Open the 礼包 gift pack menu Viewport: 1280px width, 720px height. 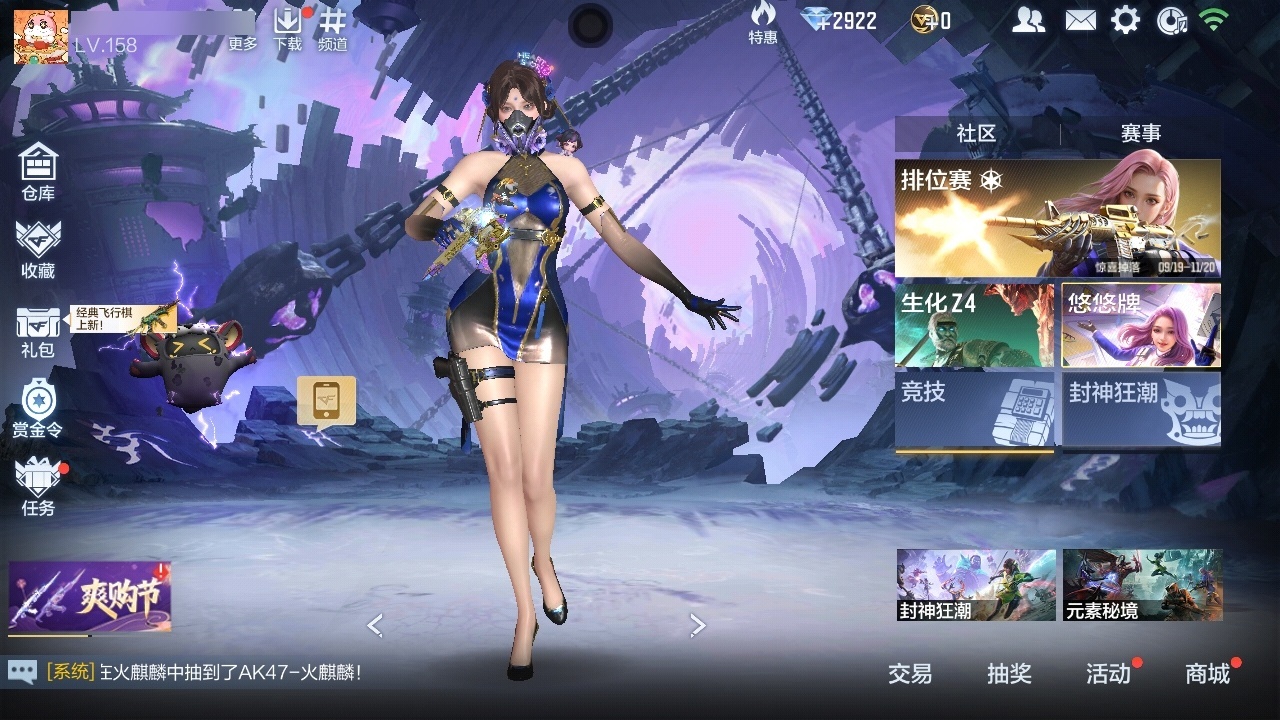(x=38, y=330)
